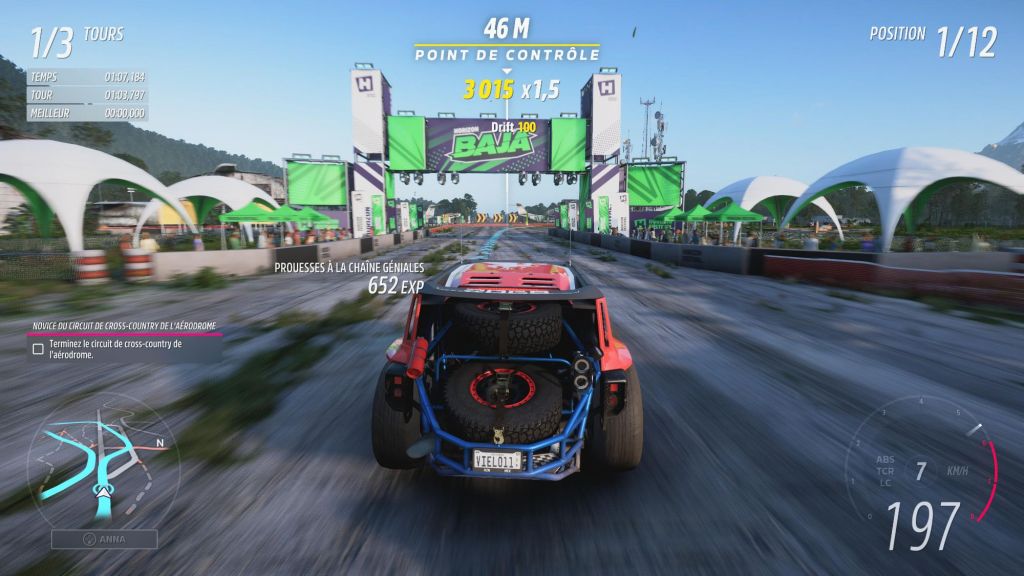Activate the ANNA assistant bar
1024x576 pixels.
105,539
